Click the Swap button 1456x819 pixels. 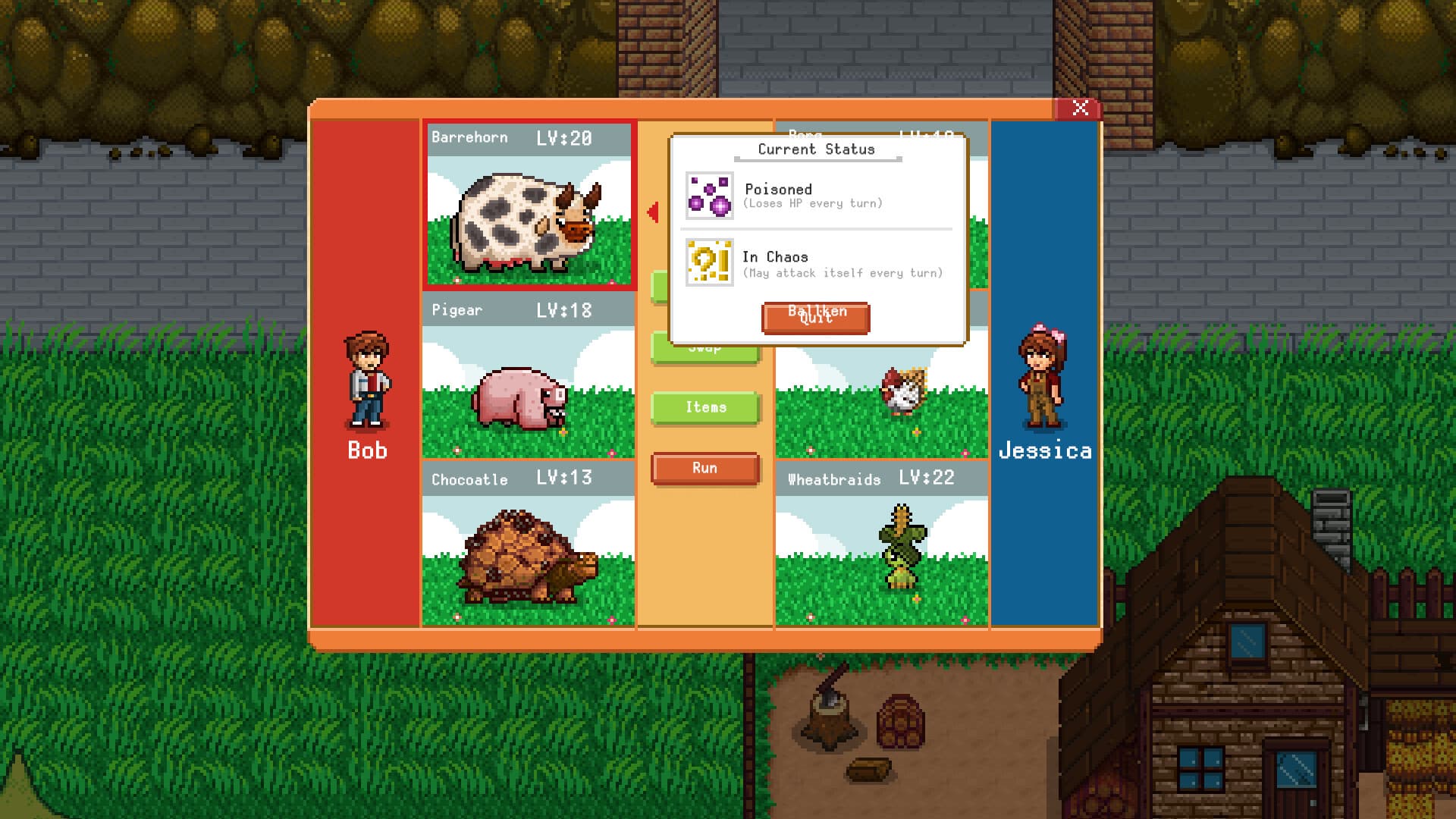click(704, 347)
